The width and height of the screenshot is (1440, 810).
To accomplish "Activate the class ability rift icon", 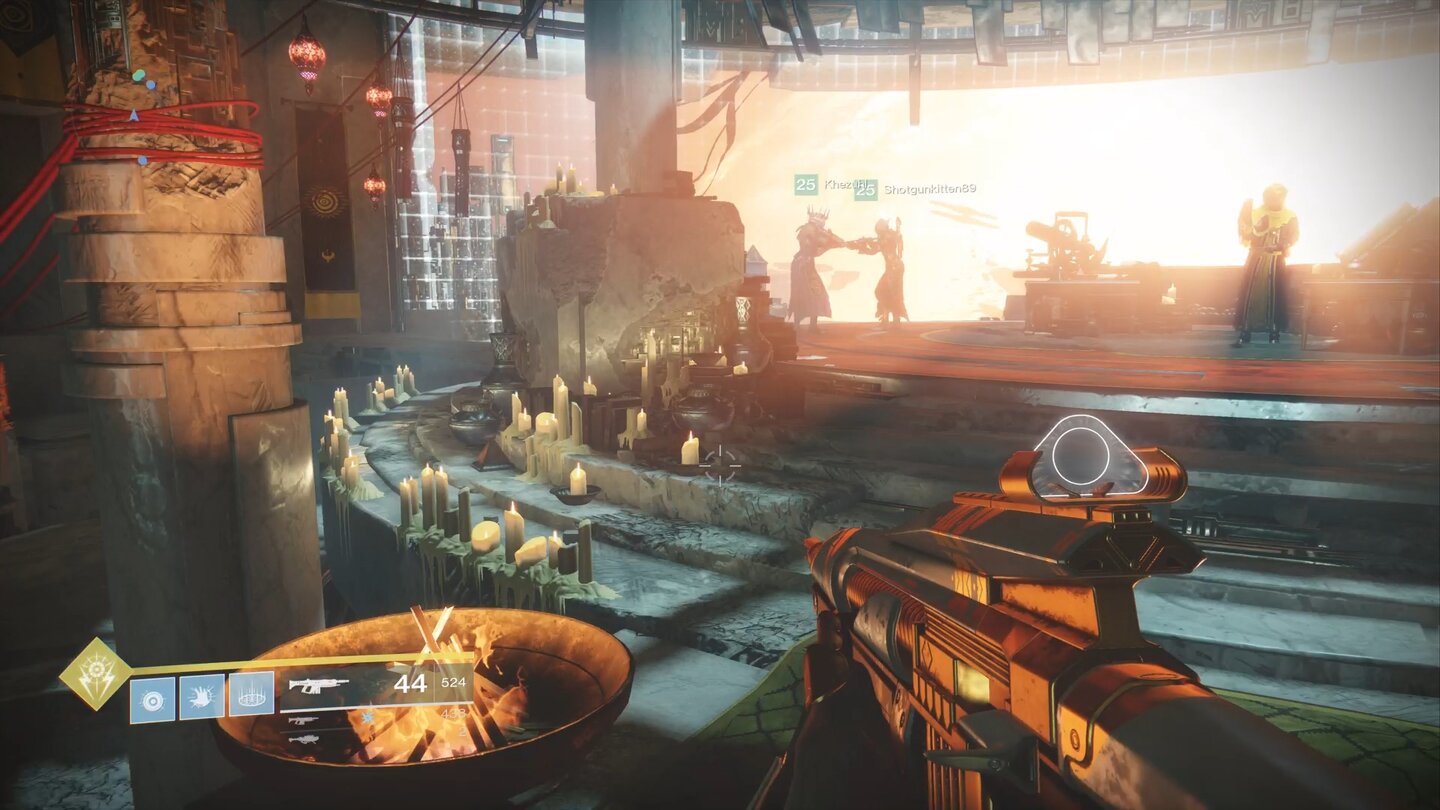I will click(251, 695).
